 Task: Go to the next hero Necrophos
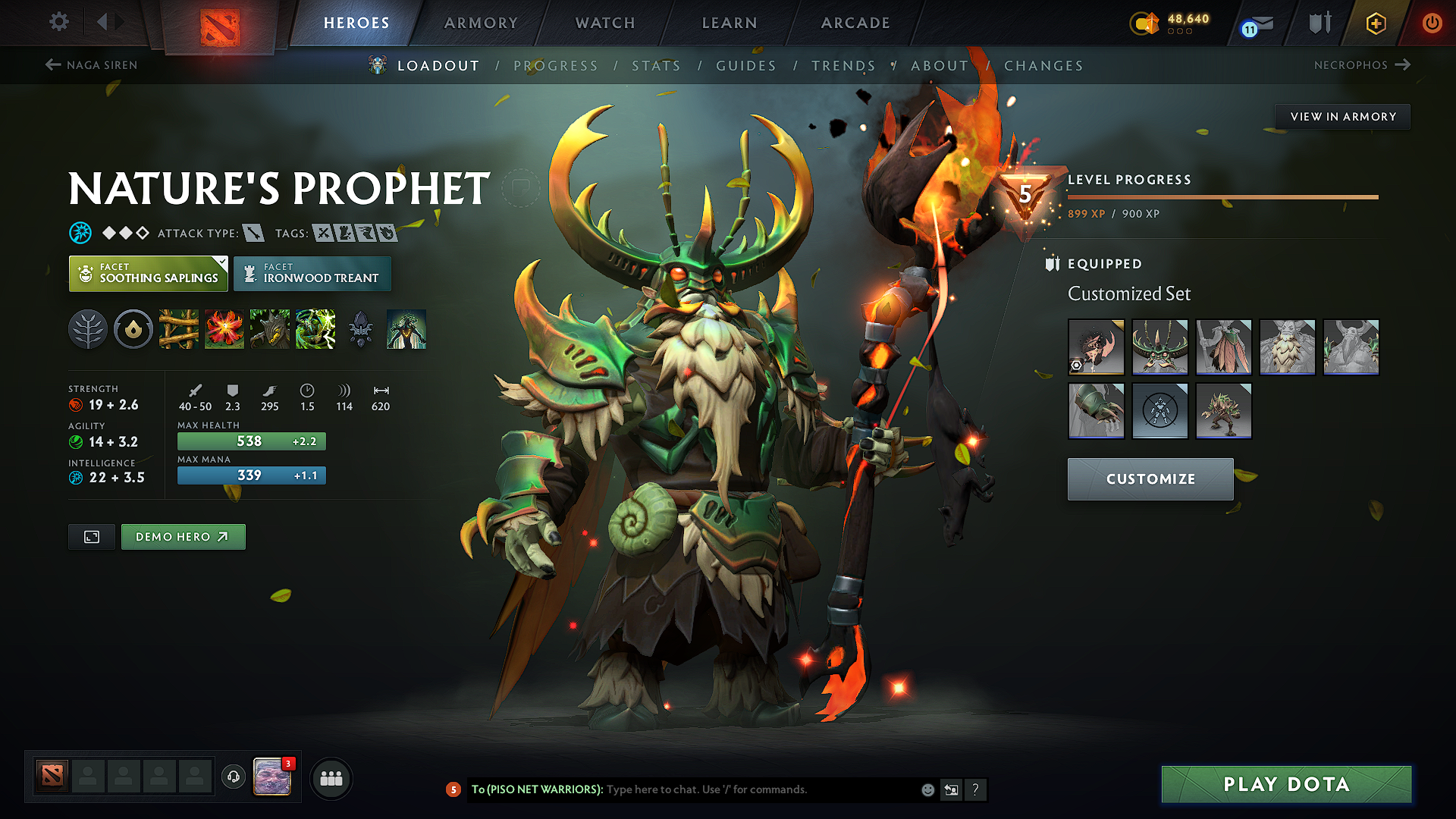pyautogui.click(x=1362, y=65)
